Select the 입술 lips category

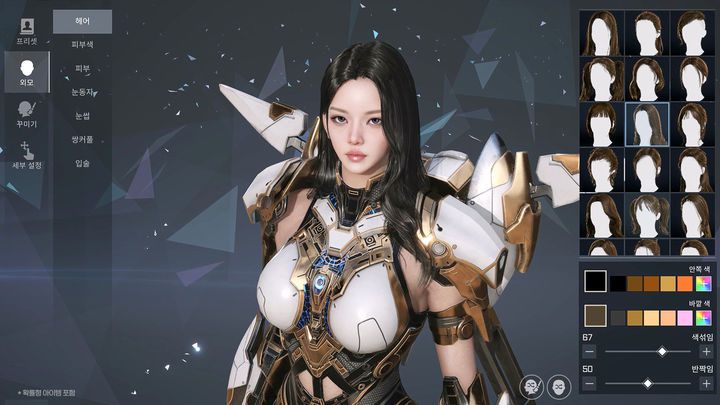click(x=82, y=163)
